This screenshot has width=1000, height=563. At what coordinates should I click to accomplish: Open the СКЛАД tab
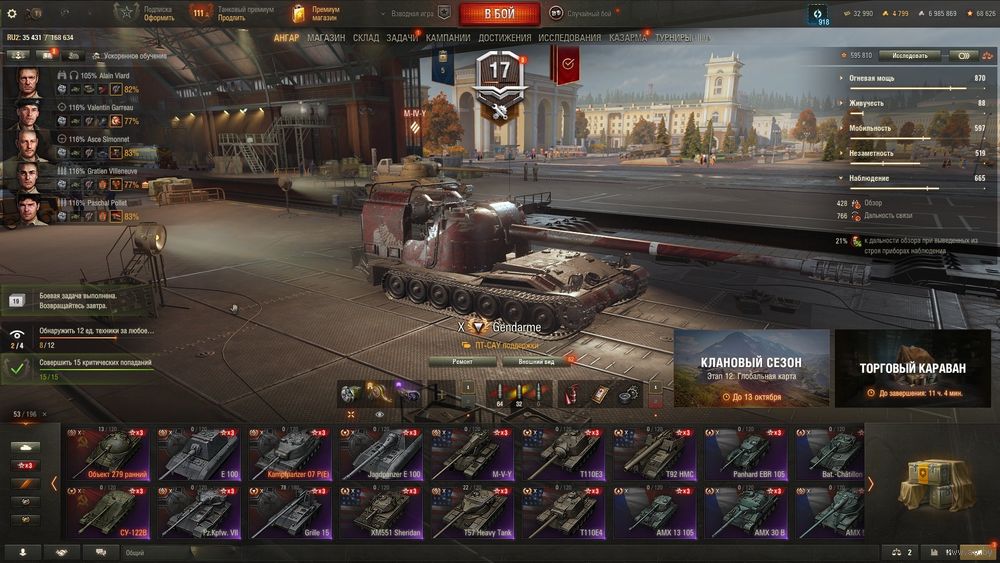point(366,38)
